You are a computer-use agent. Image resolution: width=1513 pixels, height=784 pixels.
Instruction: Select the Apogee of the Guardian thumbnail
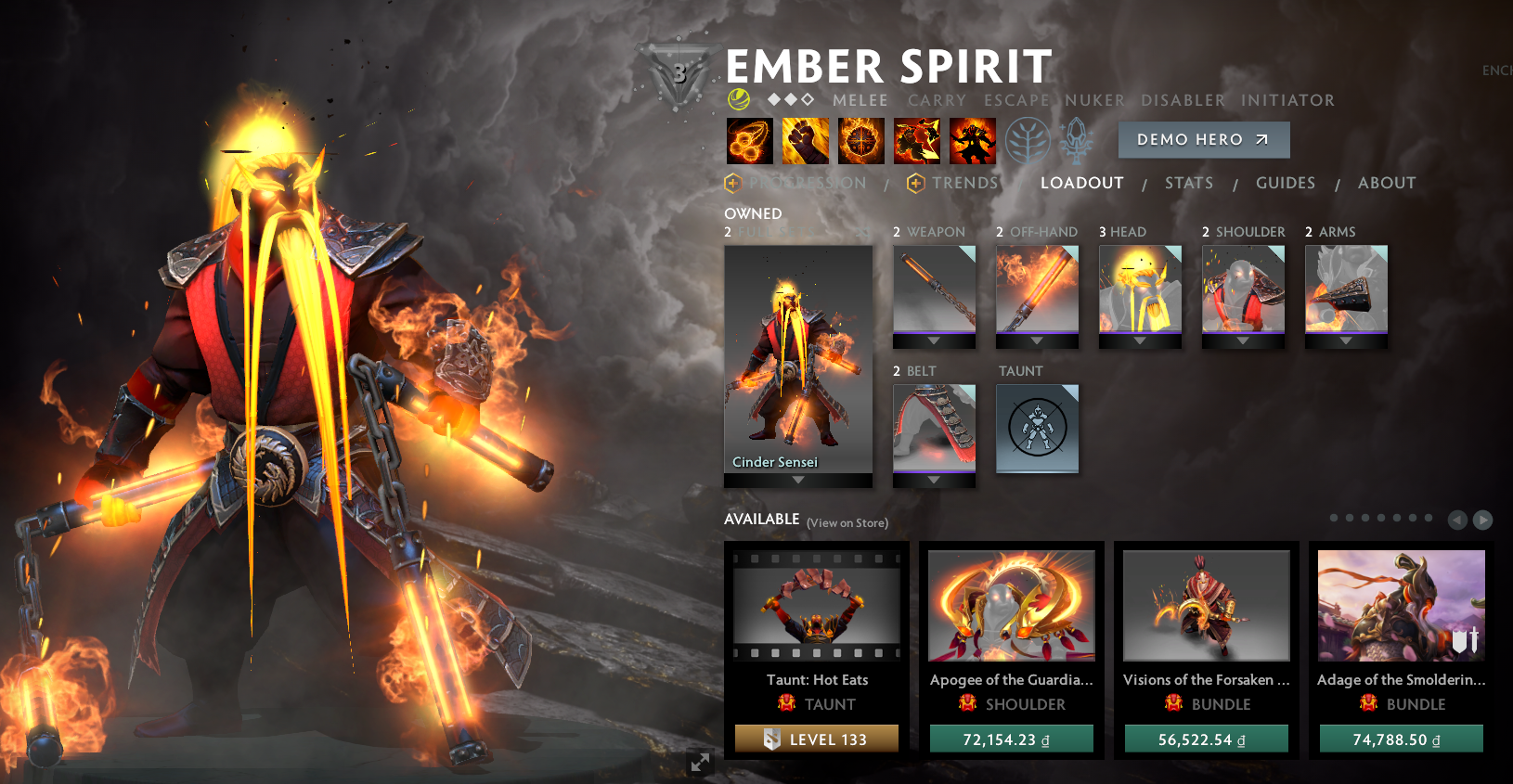pyautogui.click(x=1011, y=605)
